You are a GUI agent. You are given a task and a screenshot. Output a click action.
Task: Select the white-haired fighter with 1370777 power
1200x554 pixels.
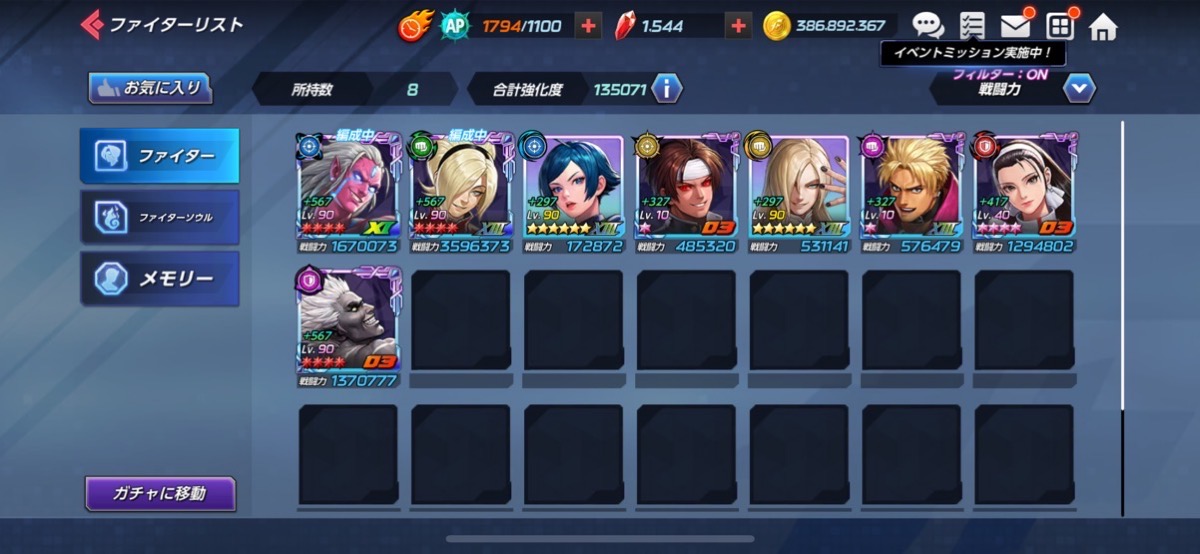pos(349,325)
